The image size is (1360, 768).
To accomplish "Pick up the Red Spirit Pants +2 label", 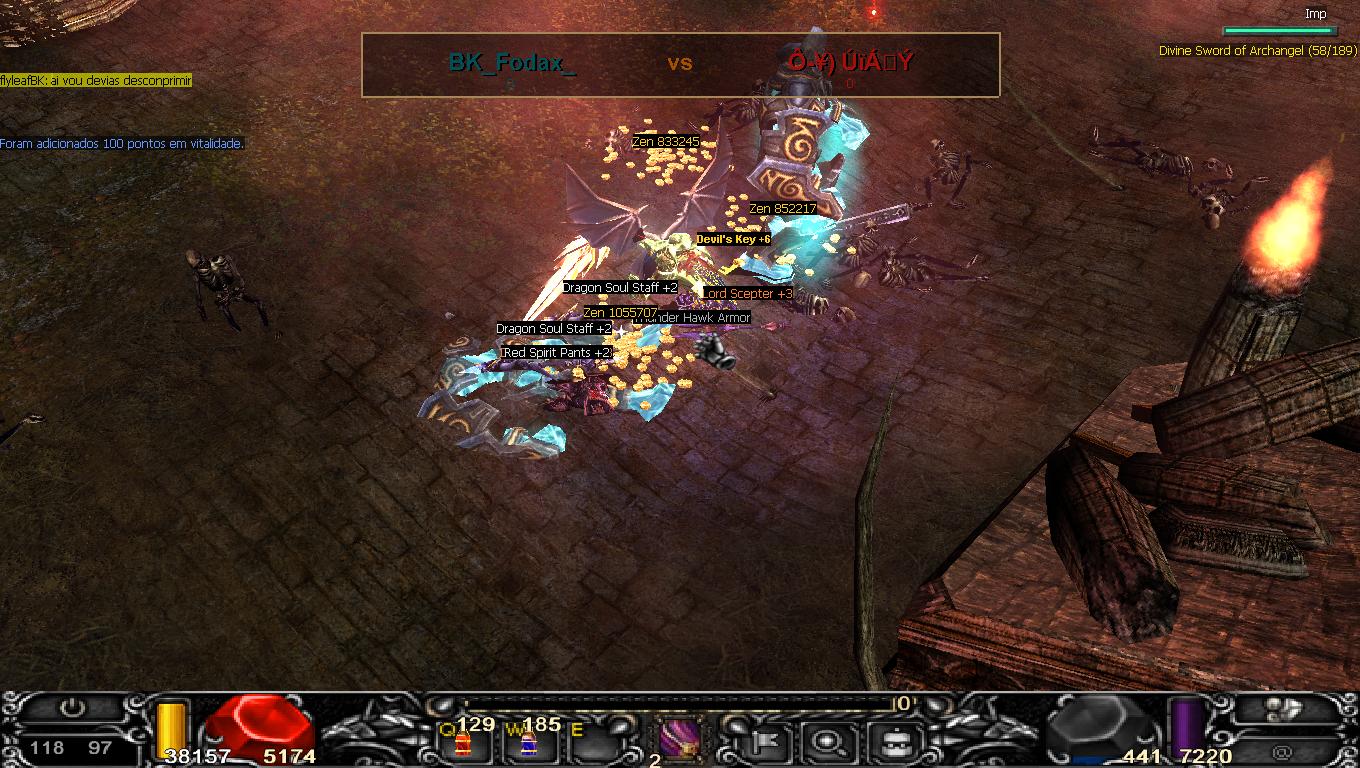I will point(556,353).
